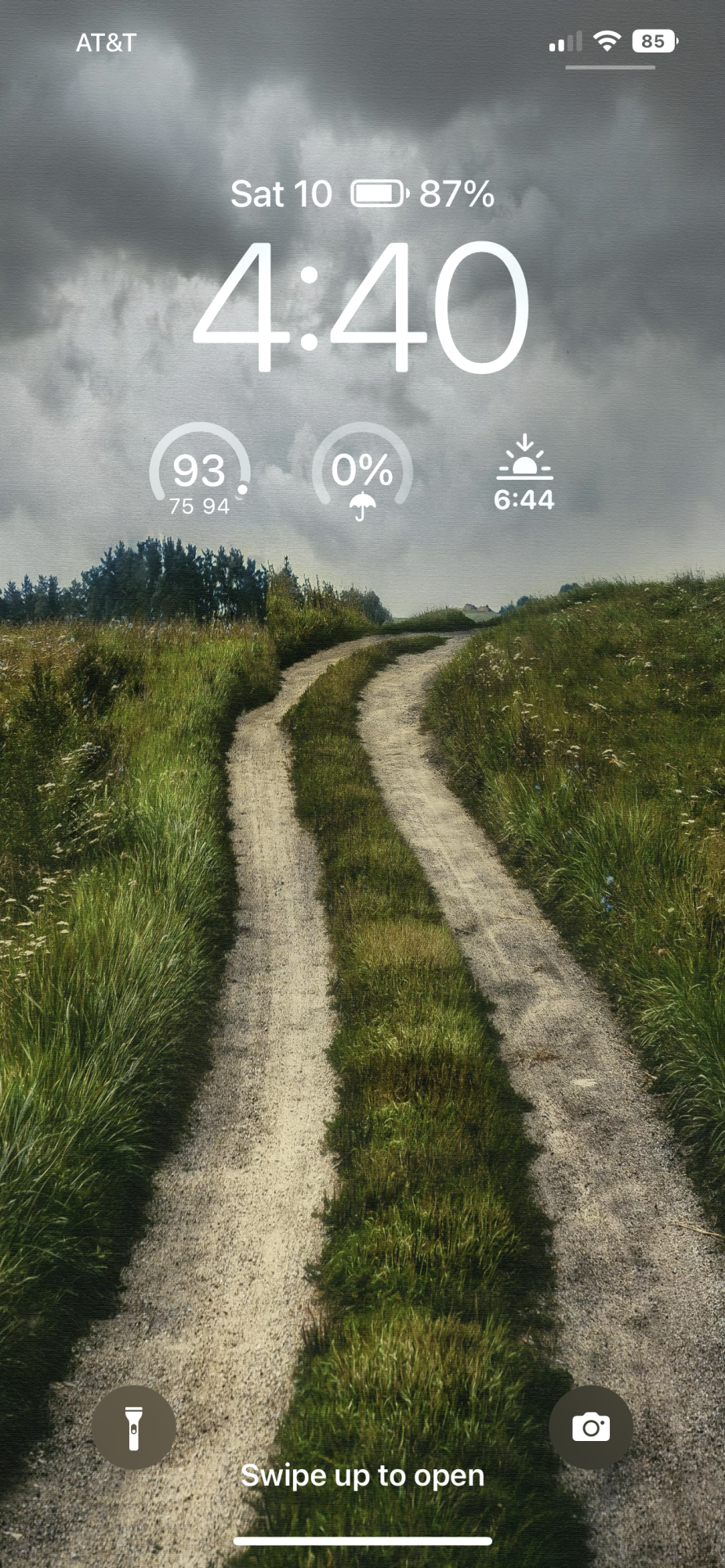725x1568 pixels.
Task: Tap the Sat 10 date and battery widget
Action: (362, 194)
